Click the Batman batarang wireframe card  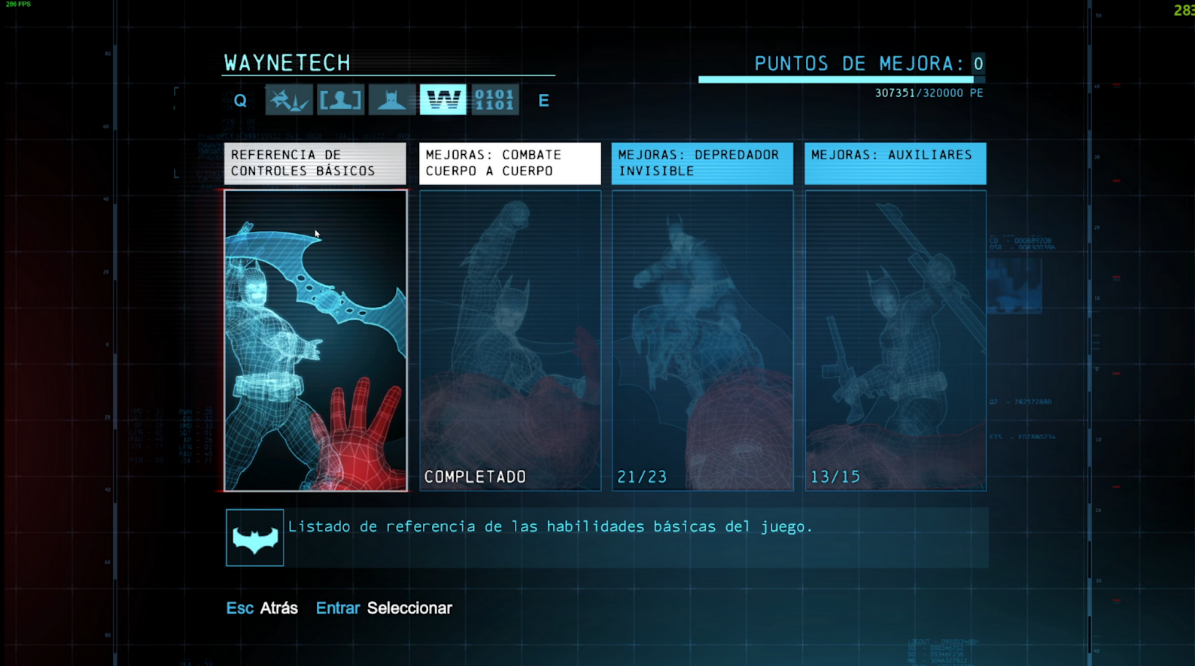click(315, 340)
